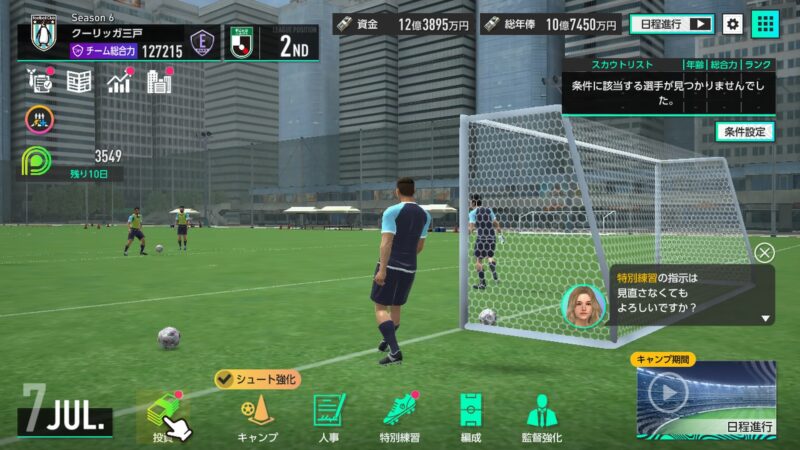
Task: Click the 条件設定 scout conditions button
Action: coord(745,131)
